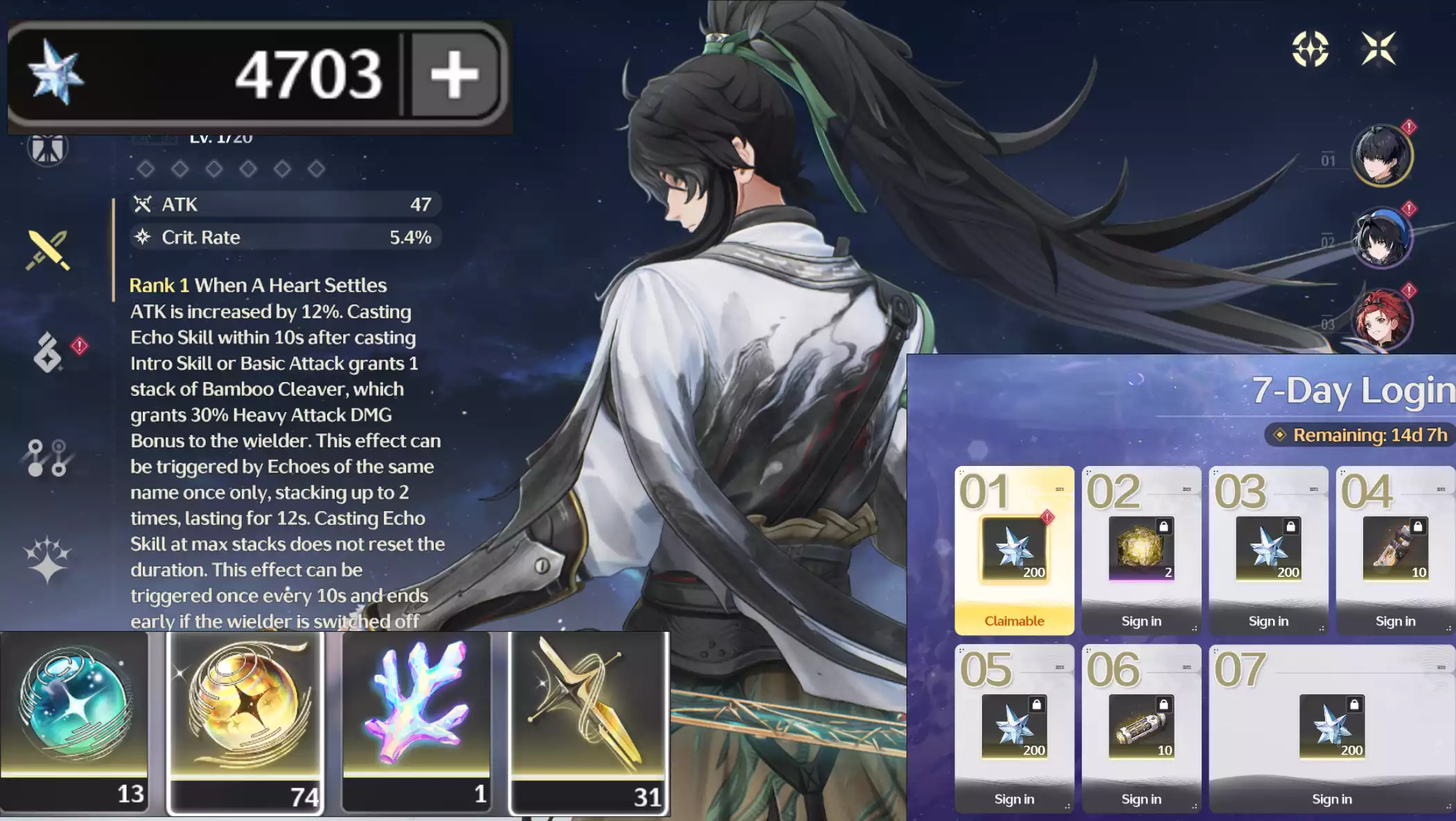Open the echo tab with red alert

point(49,352)
